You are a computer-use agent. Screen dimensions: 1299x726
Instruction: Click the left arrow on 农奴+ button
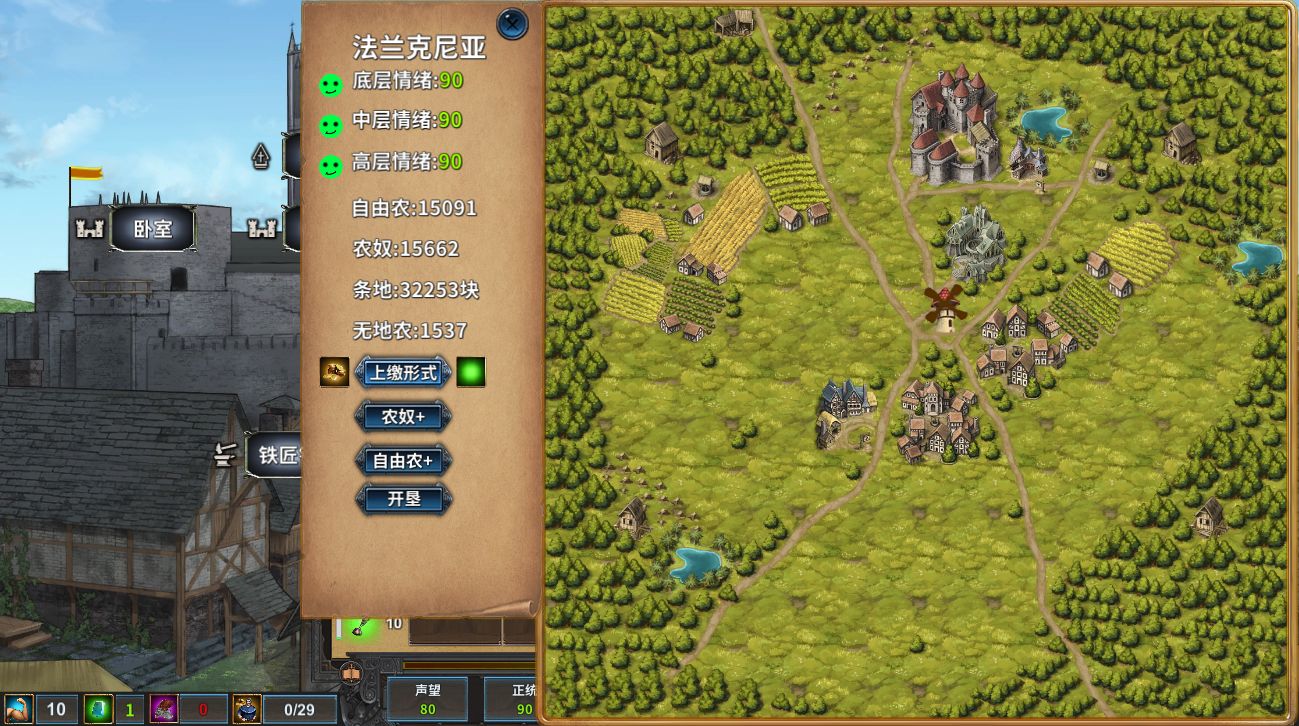(x=360, y=417)
